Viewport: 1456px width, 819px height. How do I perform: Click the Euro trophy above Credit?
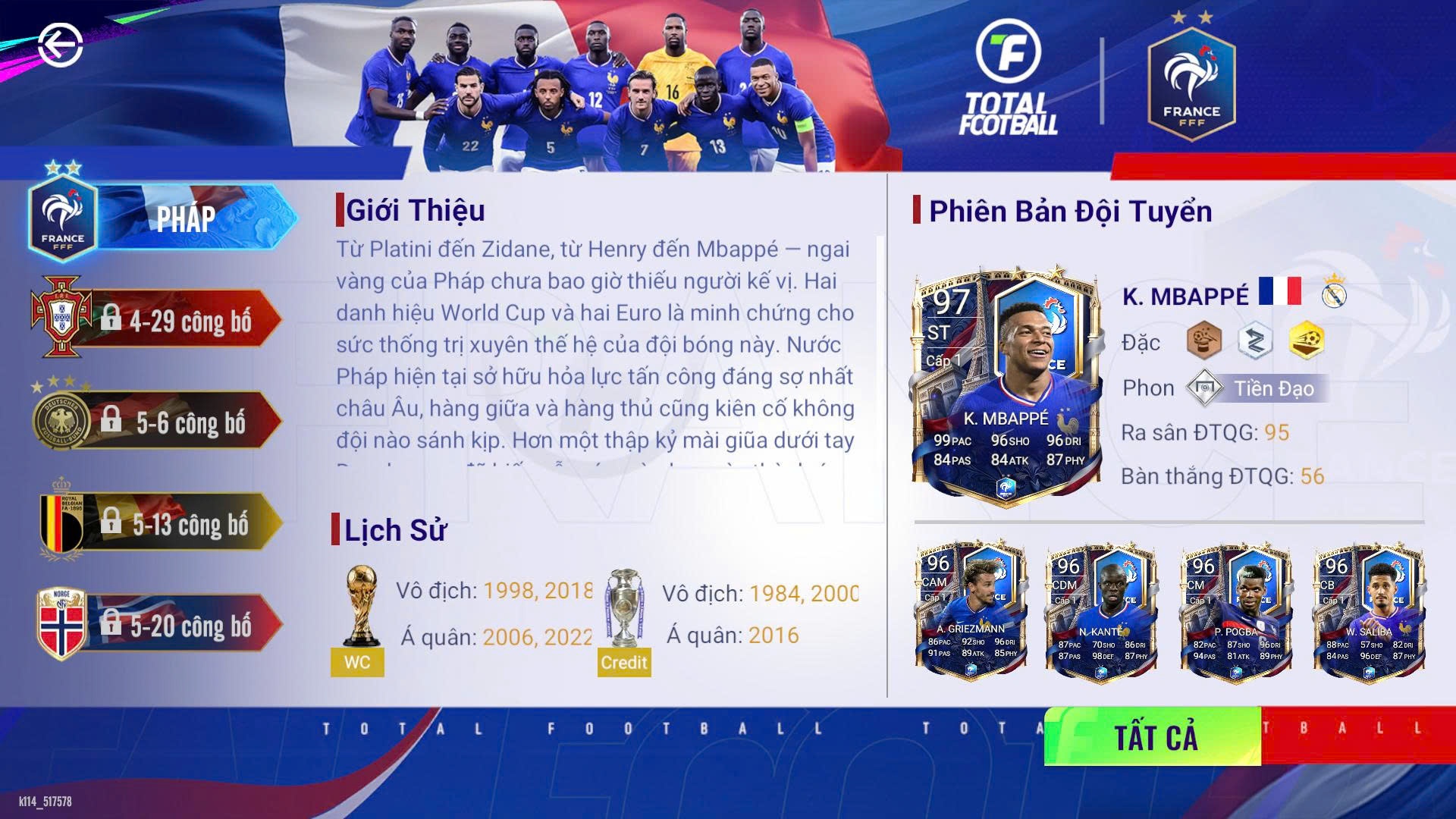623,607
